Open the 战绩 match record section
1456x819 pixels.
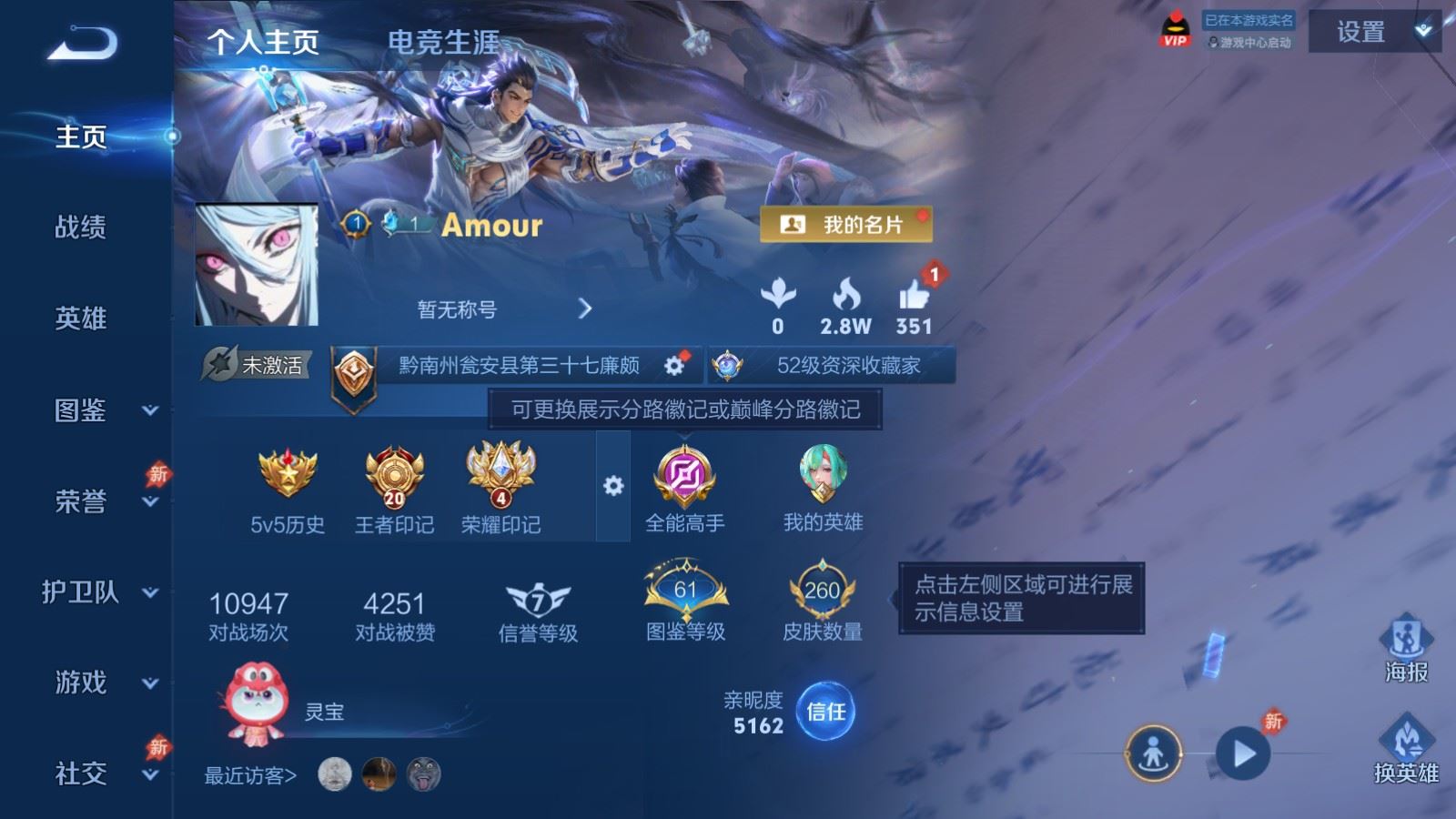pyautogui.click(x=80, y=227)
